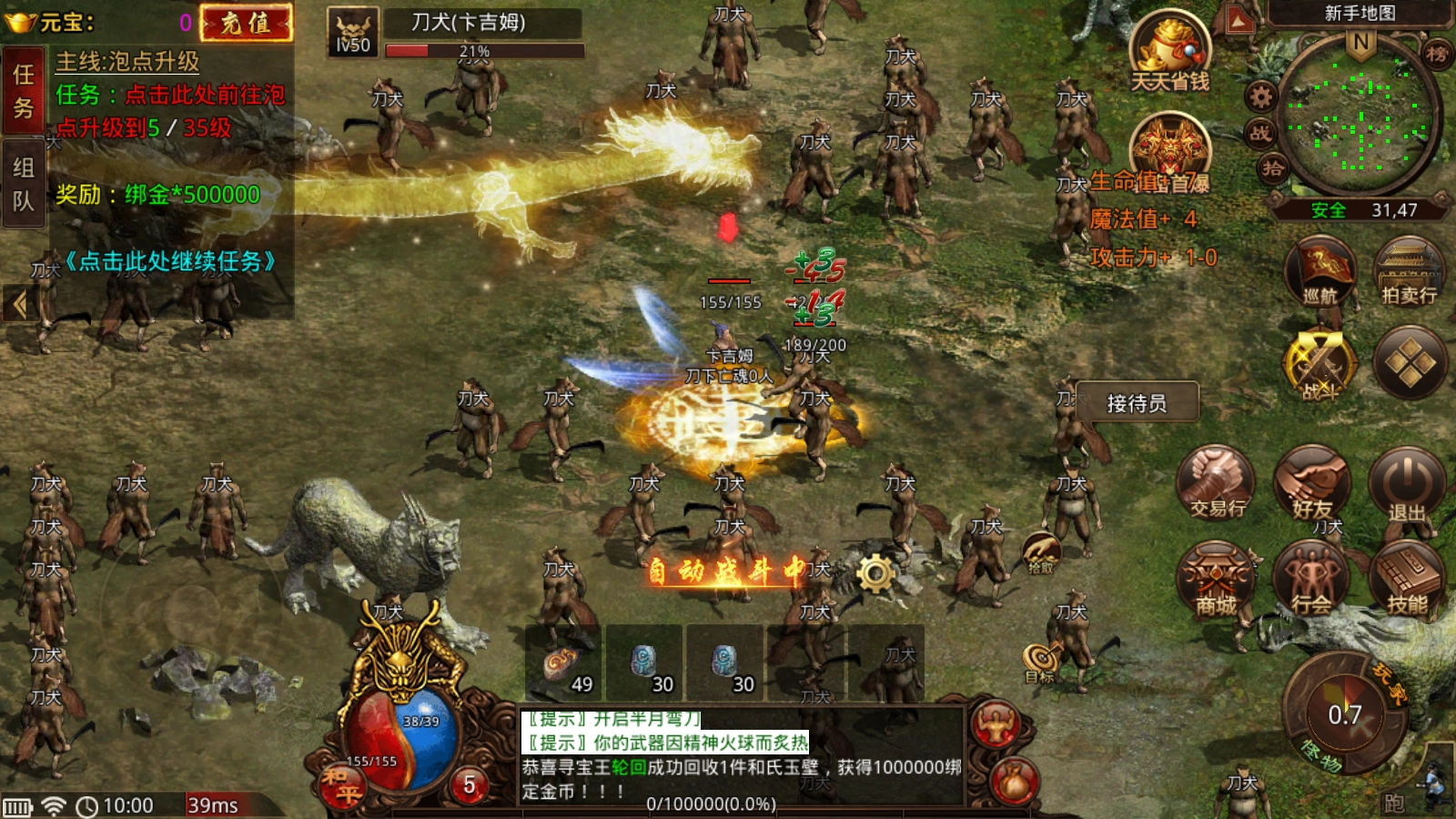
Task: Open auto-battle settings gear
Action: click(875, 573)
